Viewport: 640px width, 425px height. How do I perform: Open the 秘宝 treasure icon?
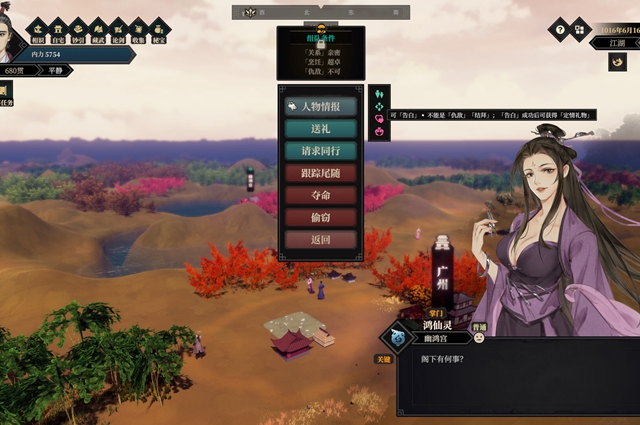[x=158, y=28]
